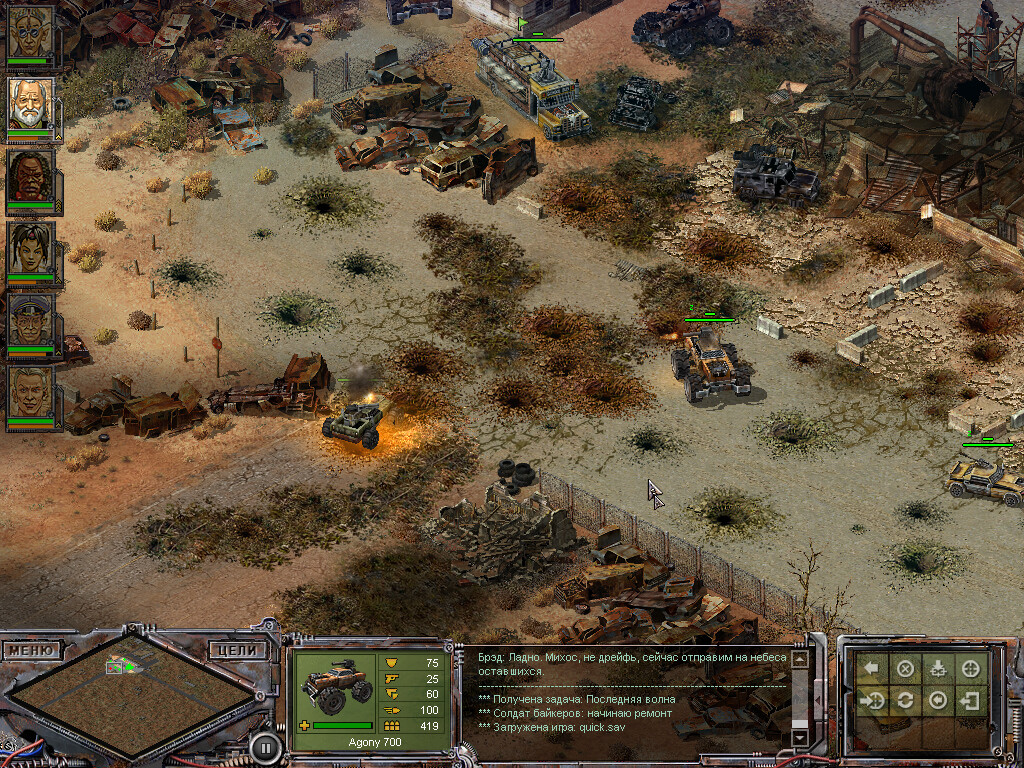Viewport: 1024px width, 768px height.
Task: Activate the circled left-arrow command icon
Action: coord(938,701)
